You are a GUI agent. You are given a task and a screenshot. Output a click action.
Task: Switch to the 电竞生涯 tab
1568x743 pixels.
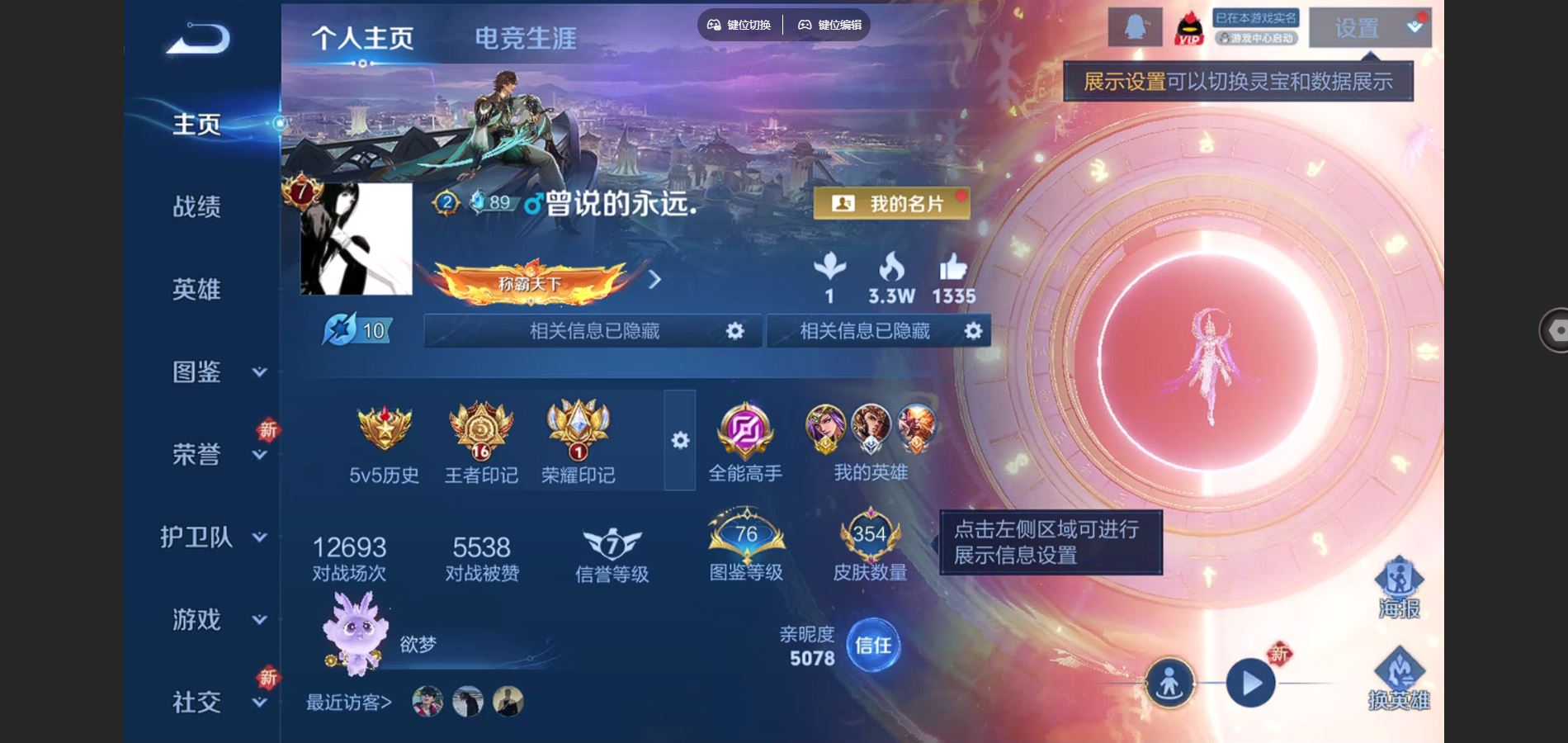pos(526,36)
